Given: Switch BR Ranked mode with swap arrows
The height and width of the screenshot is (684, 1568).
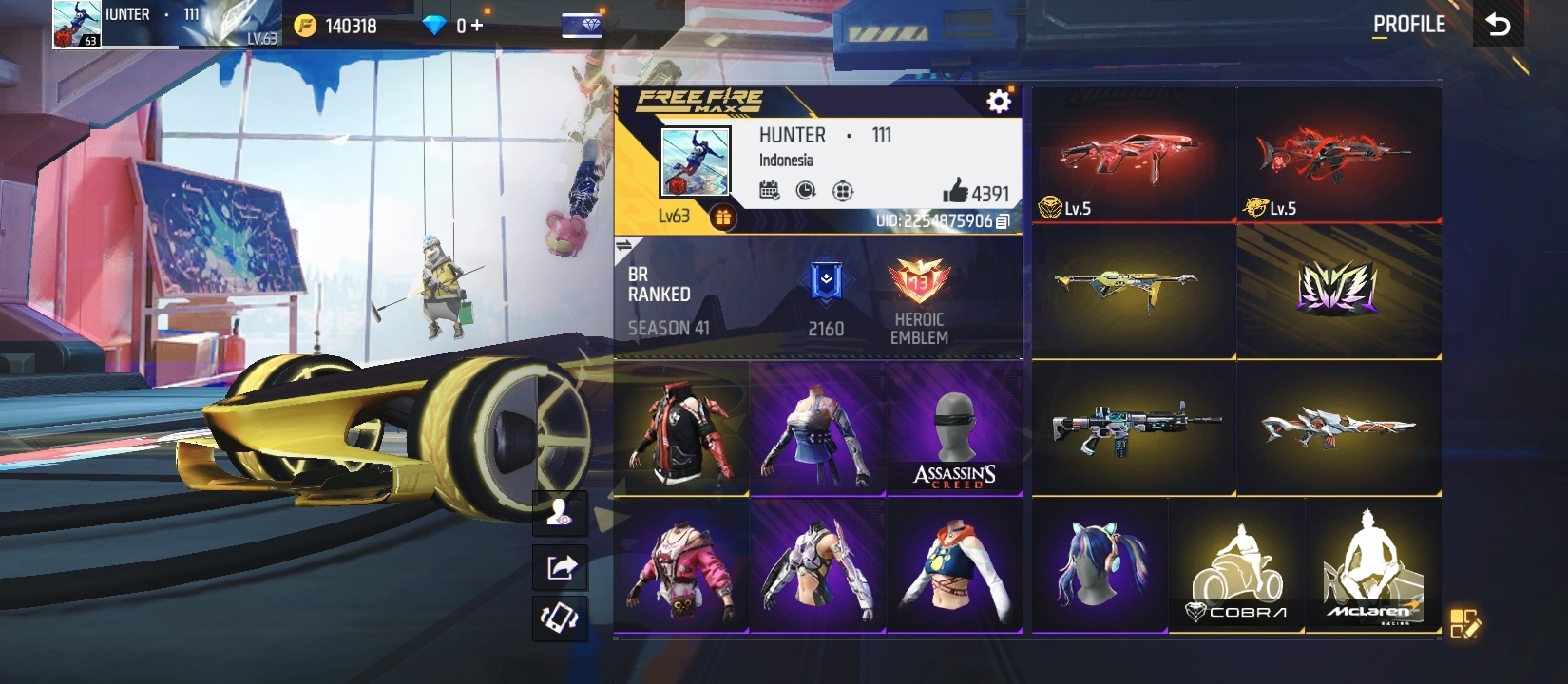Looking at the screenshot, I should pos(624,247).
